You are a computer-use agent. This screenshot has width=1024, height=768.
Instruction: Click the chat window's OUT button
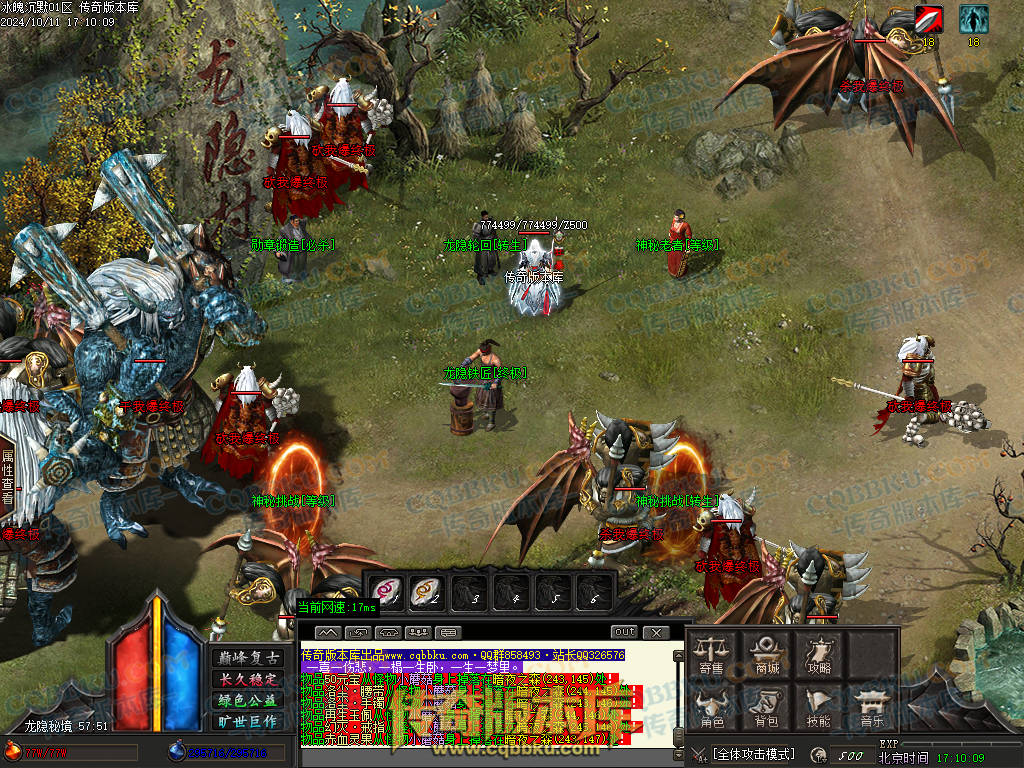click(624, 632)
